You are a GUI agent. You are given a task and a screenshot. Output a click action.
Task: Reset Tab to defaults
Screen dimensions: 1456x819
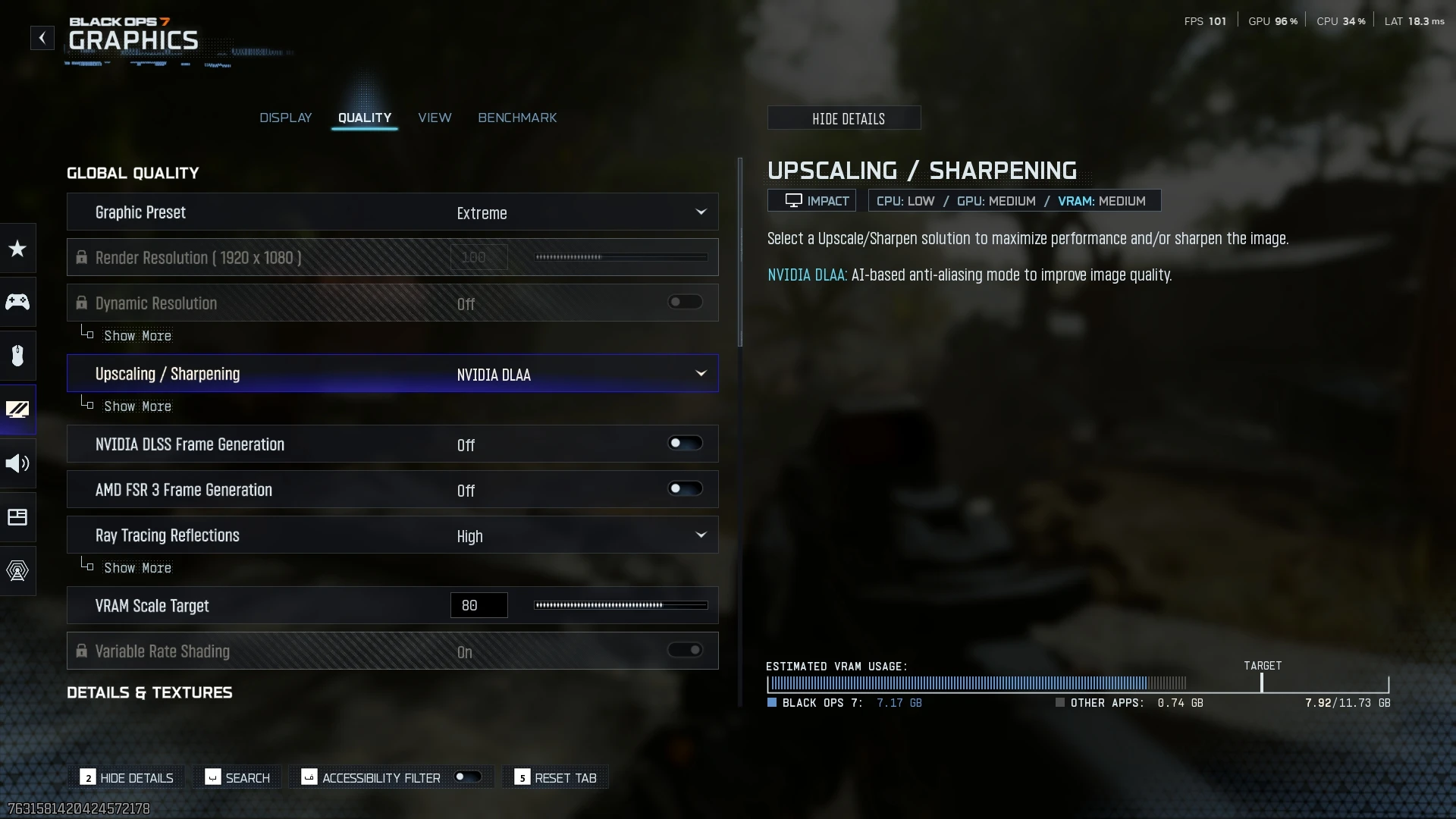pyautogui.click(x=556, y=777)
